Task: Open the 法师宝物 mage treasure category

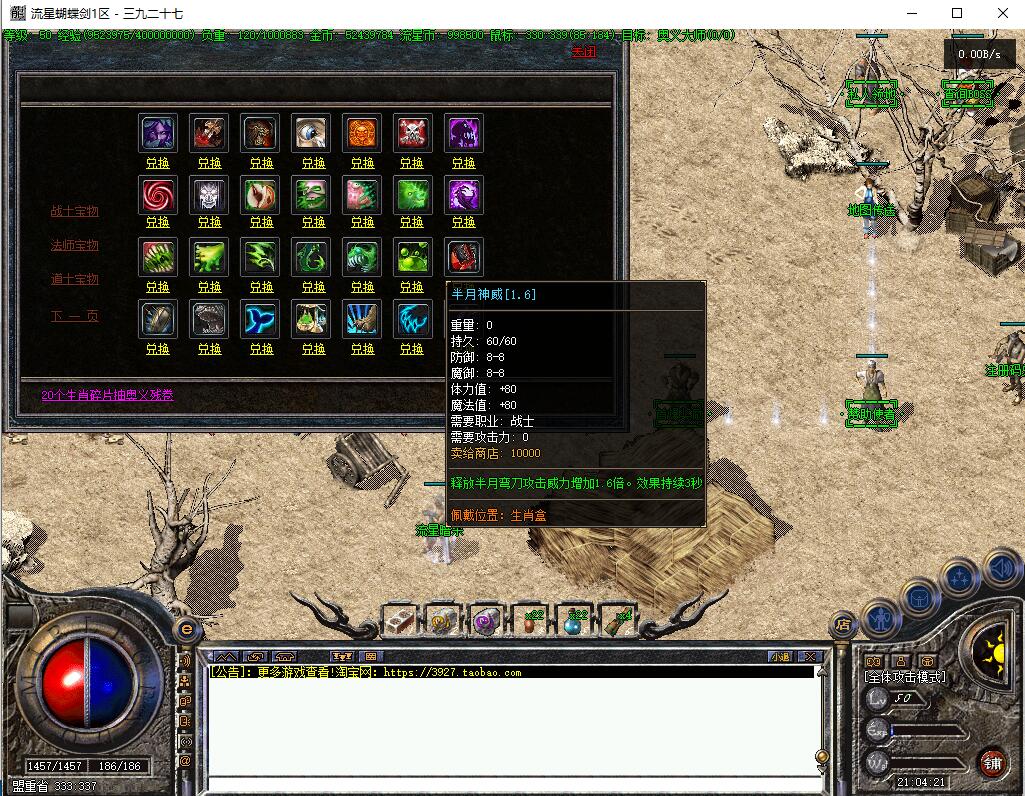Action: (x=75, y=245)
